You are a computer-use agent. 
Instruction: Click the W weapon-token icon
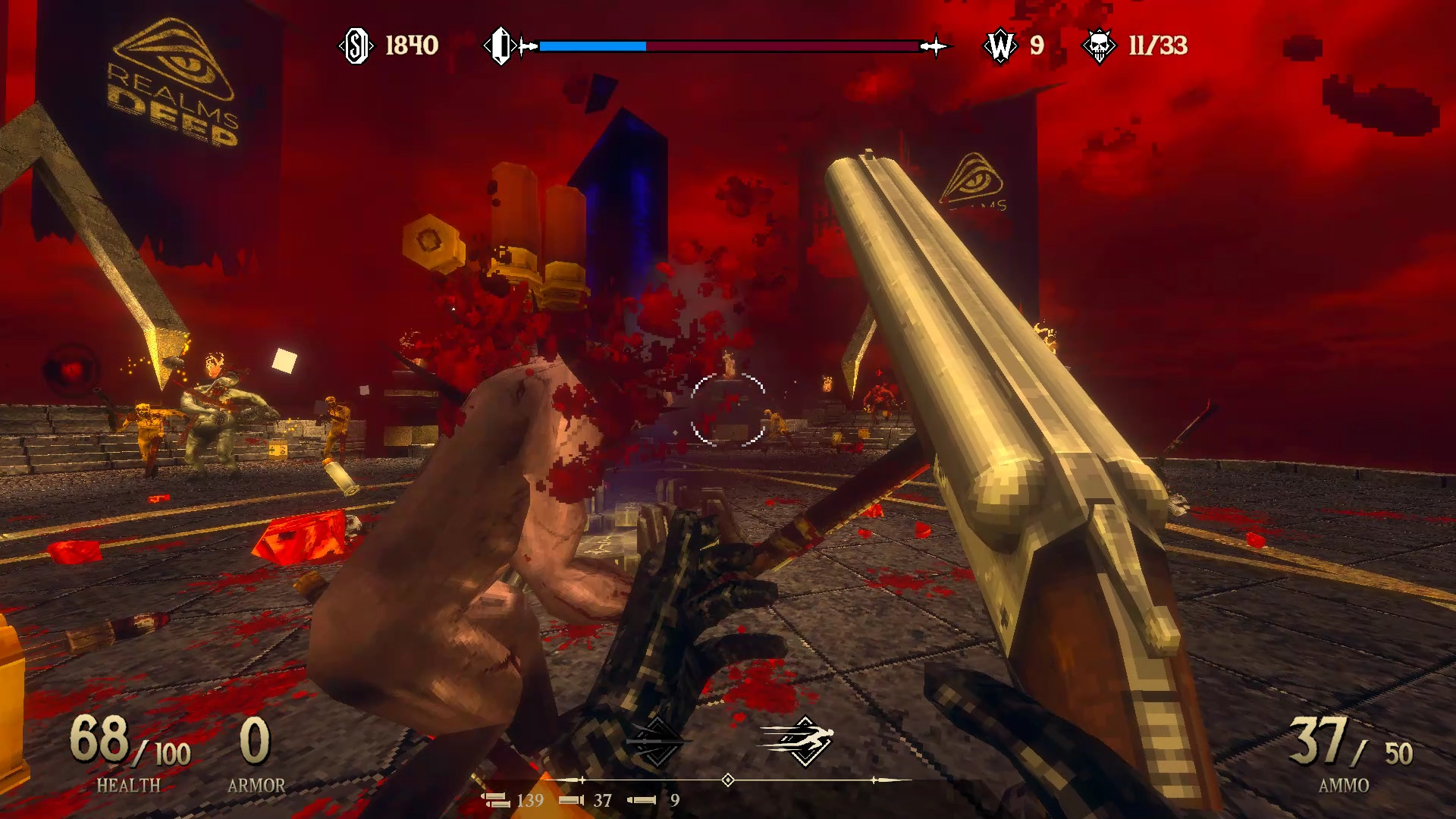1000,46
